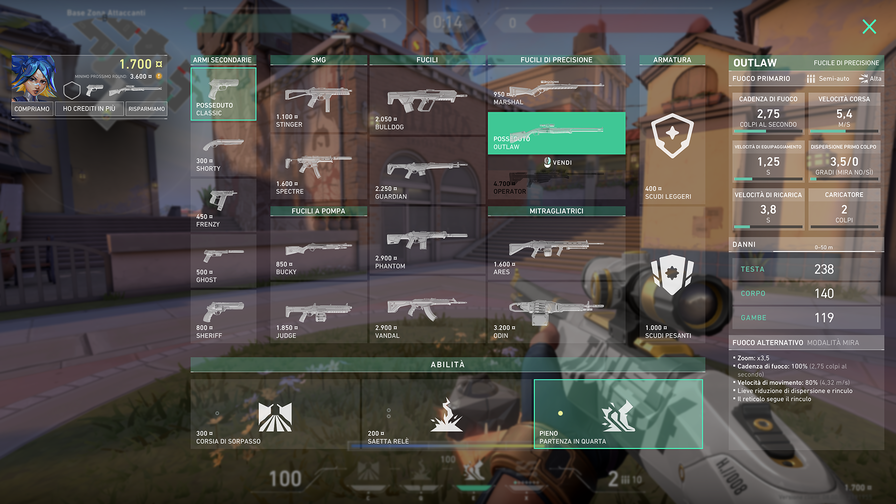Select the Judge shotgun
This screenshot has height=504, width=896.
tap(318, 315)
